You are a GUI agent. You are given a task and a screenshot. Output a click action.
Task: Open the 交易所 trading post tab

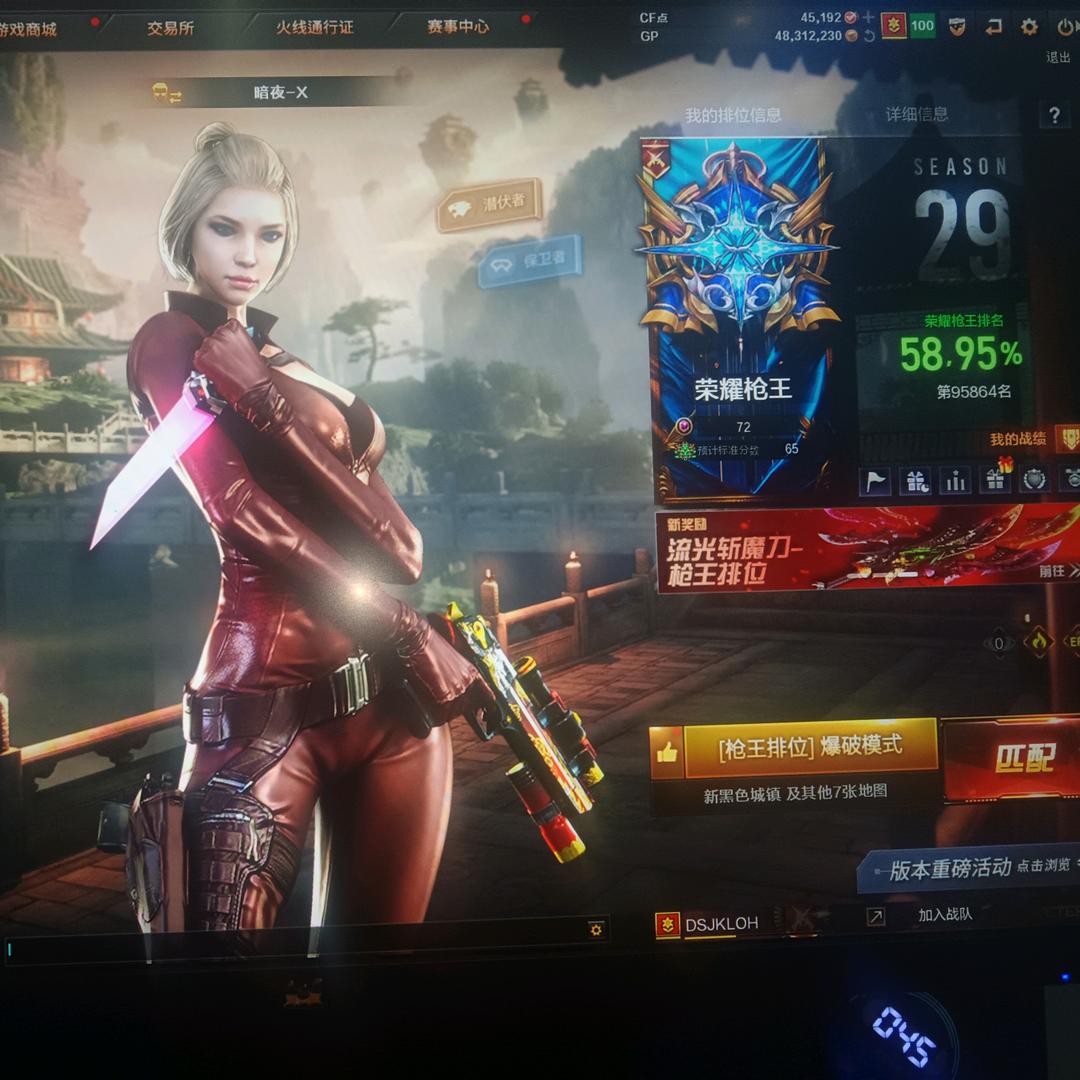coord(170,28)
